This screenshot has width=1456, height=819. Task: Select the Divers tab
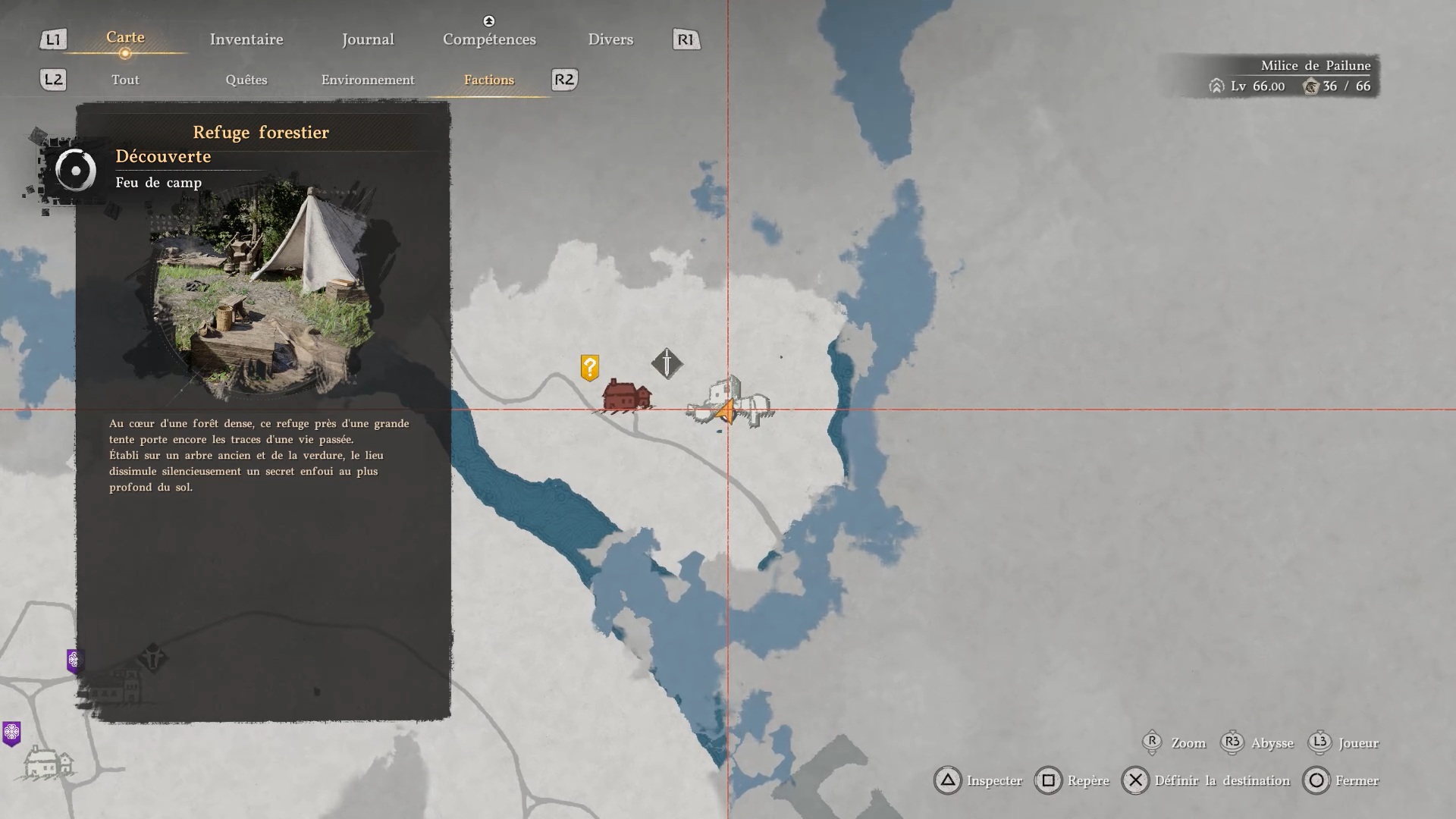[610, 39]
